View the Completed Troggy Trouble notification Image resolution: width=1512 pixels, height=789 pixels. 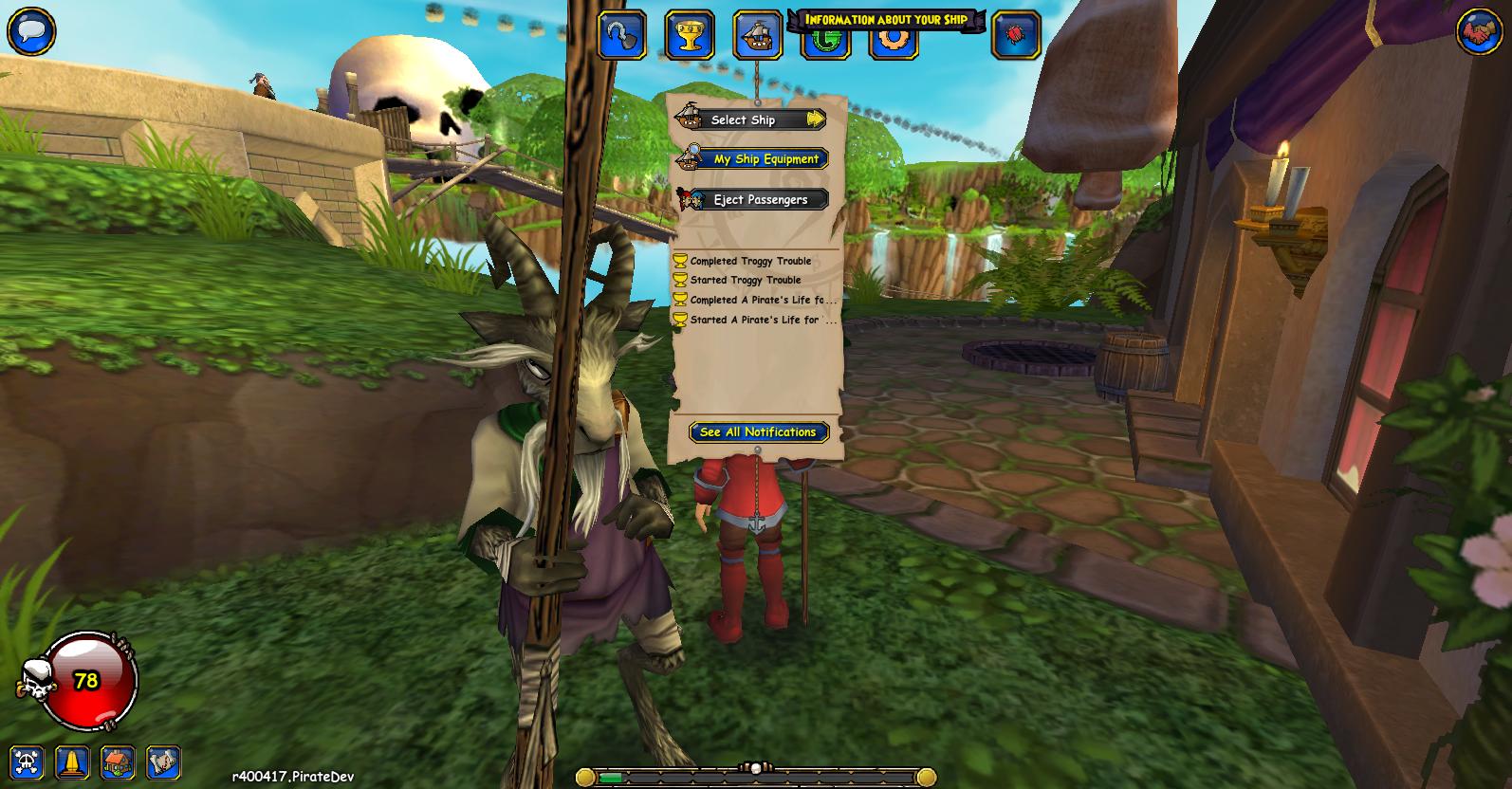(749, 261)
